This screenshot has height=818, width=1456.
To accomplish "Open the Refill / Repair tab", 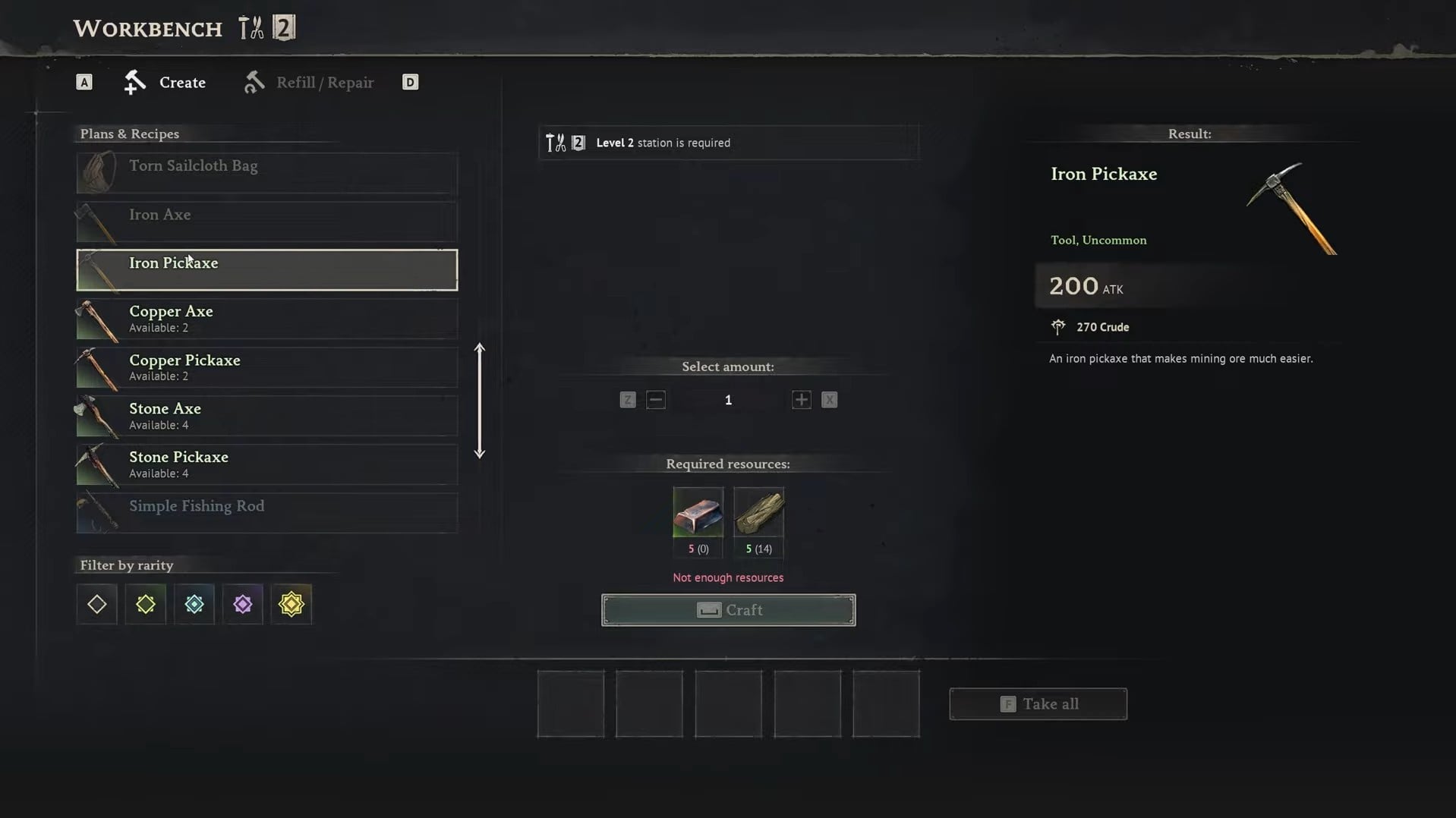I will click(310, 82).
